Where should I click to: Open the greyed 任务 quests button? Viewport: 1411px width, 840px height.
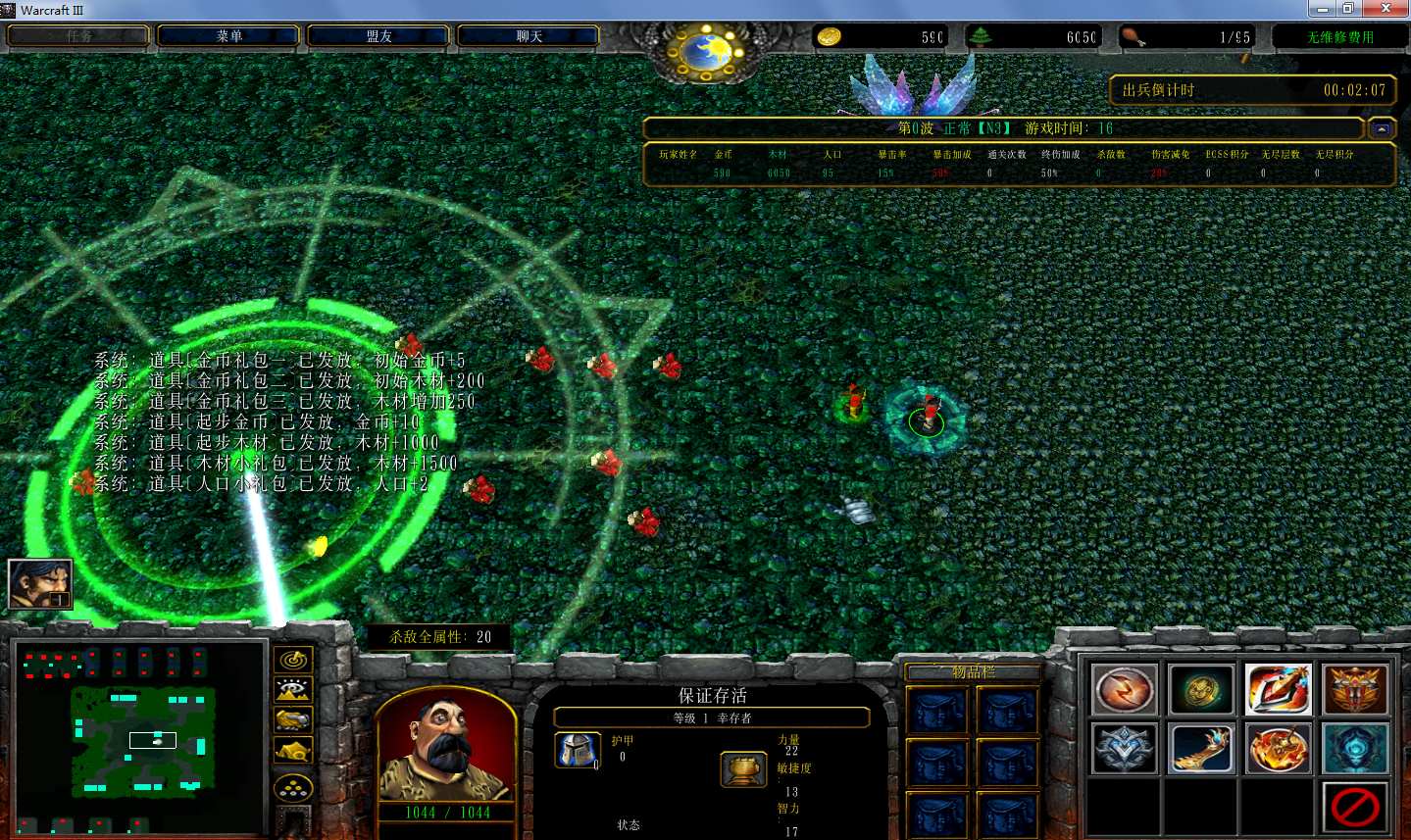pos(79,36)
